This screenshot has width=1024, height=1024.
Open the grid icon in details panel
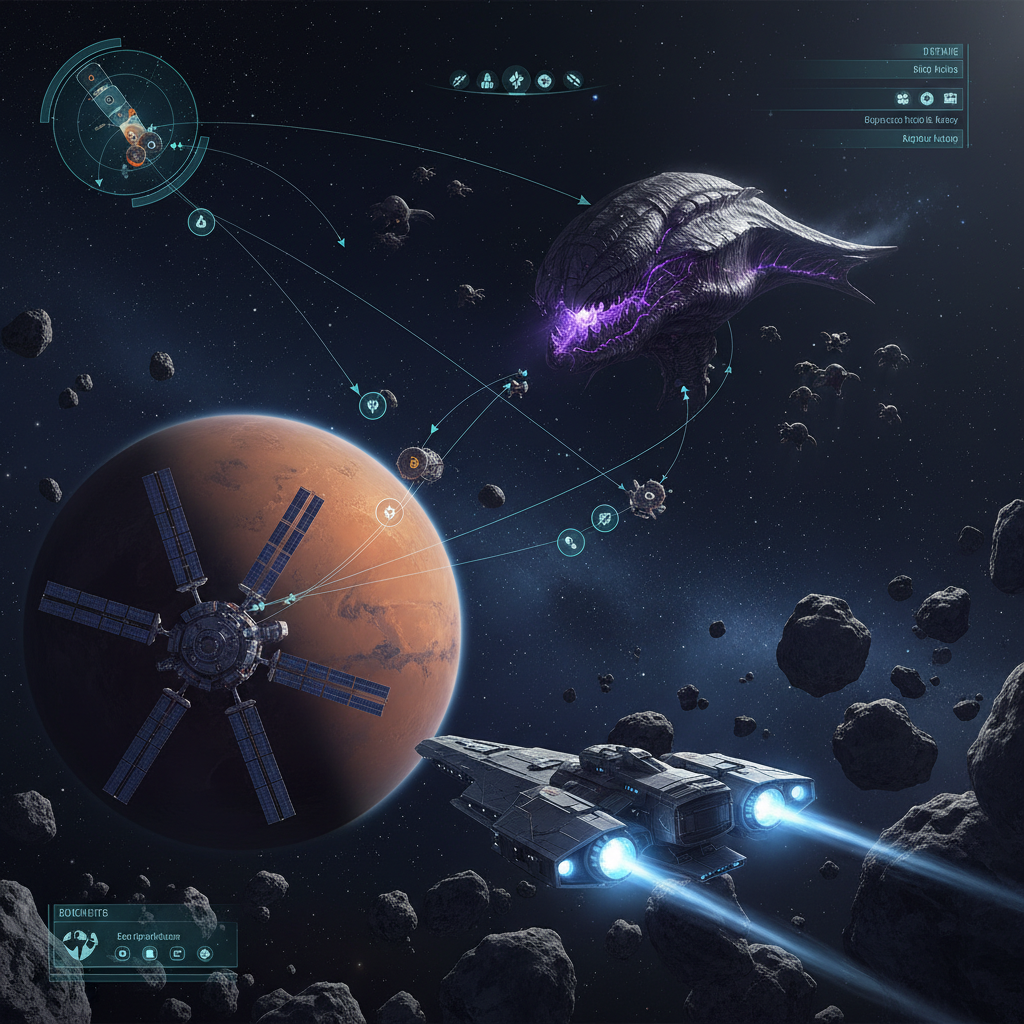coord(950,98)
